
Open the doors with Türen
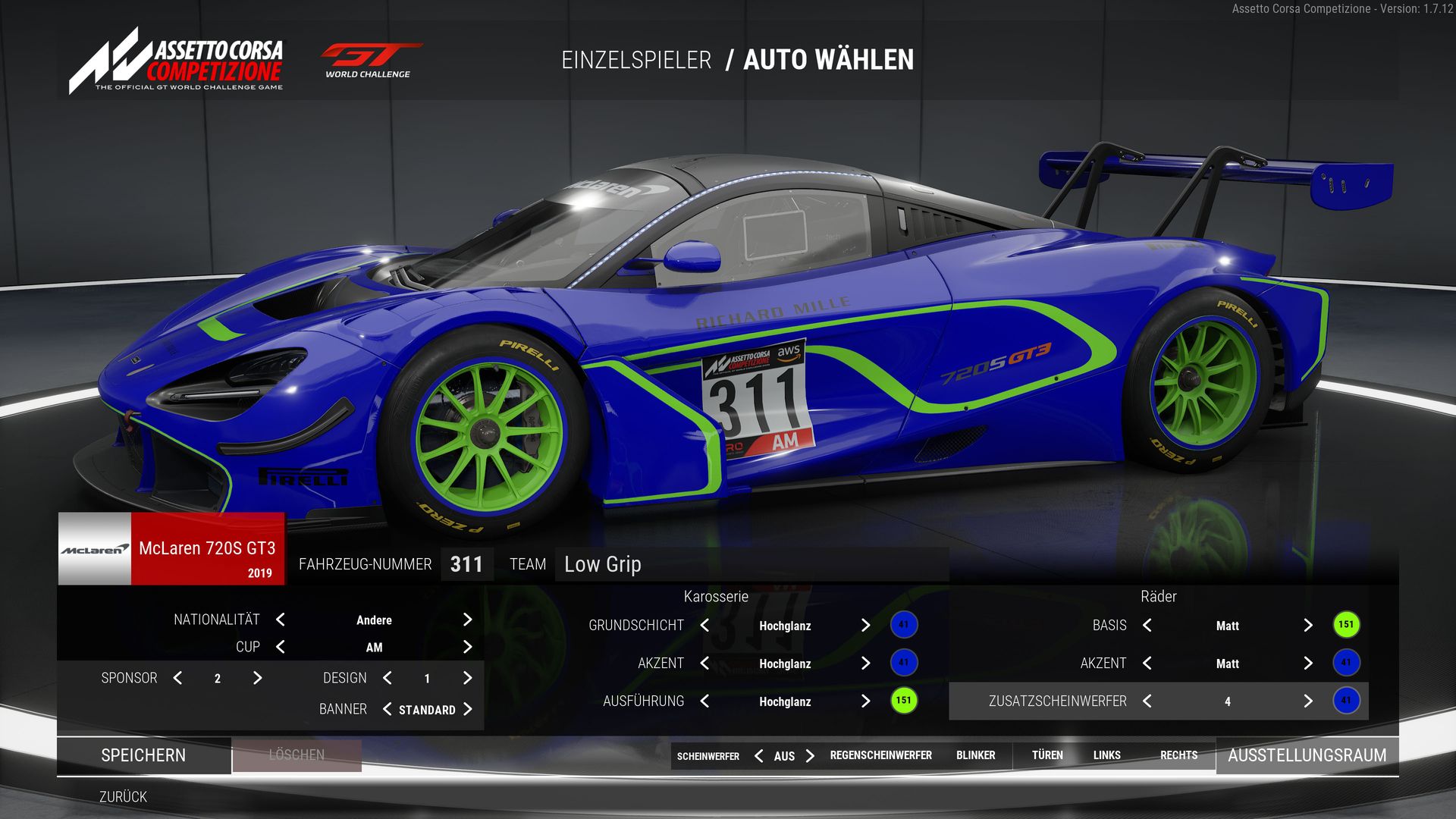pyautogui.click(x=1047, y=755)
